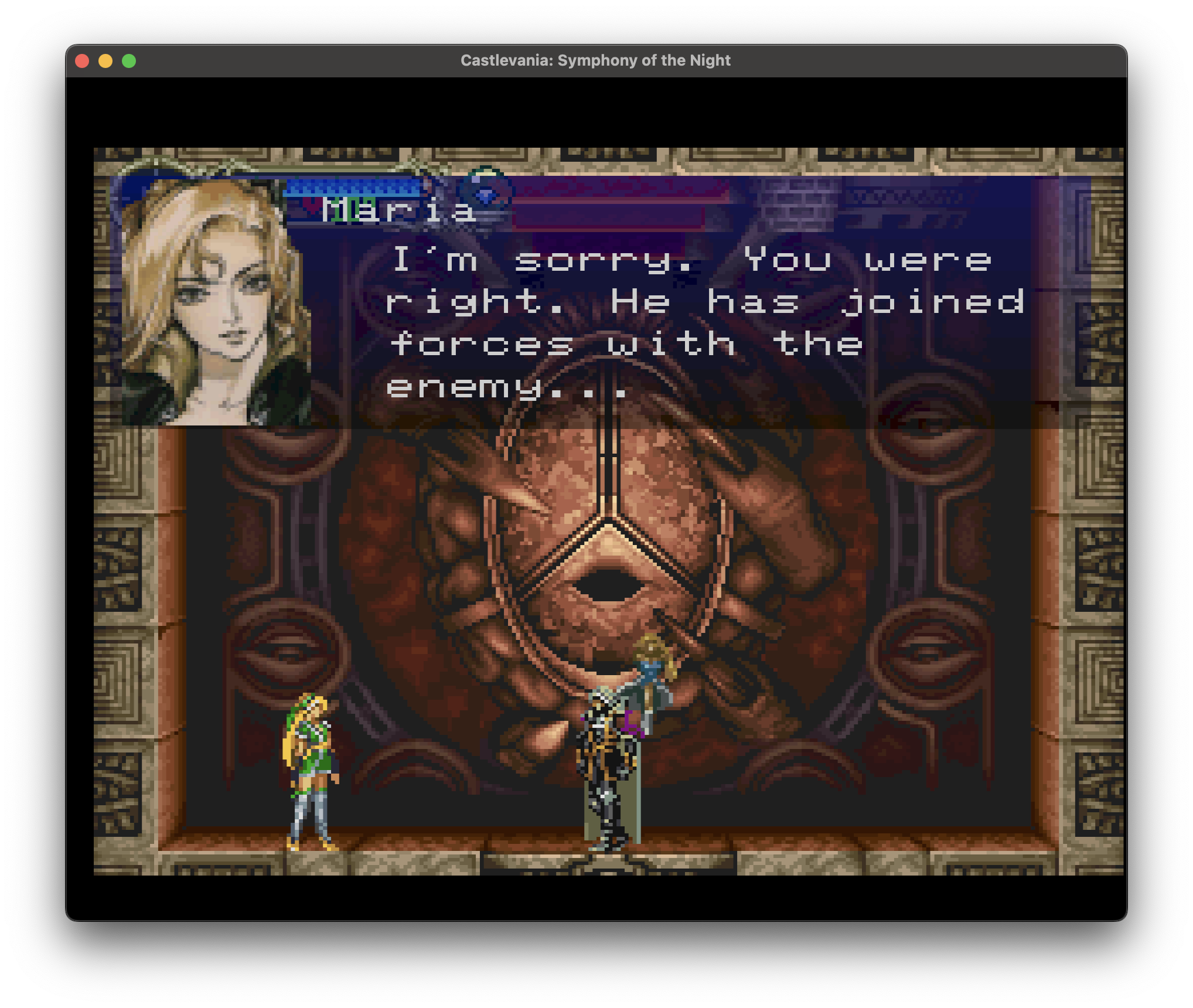Minimize the window with the yellow button

(x=105, y=61)
